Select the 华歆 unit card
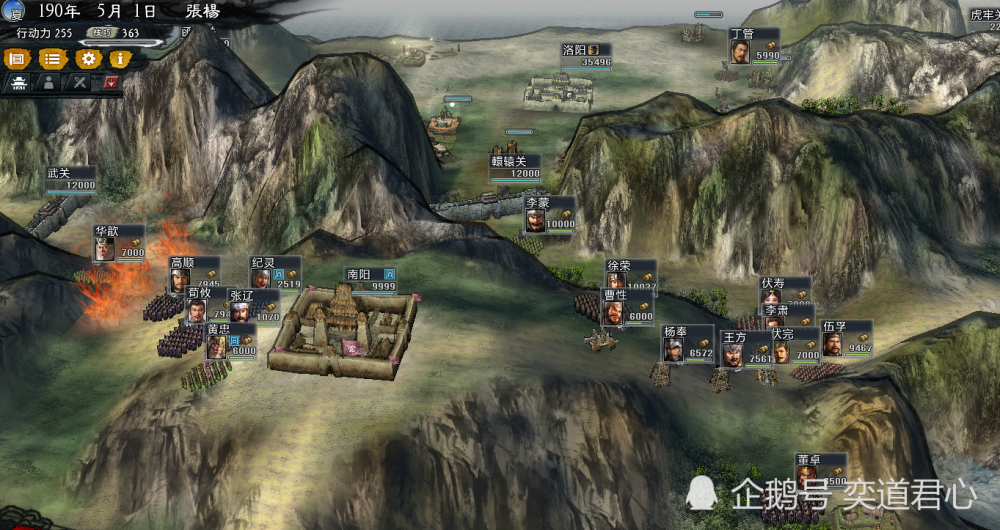Viewport: 1000px width, 530px height. tap(119, 243)
